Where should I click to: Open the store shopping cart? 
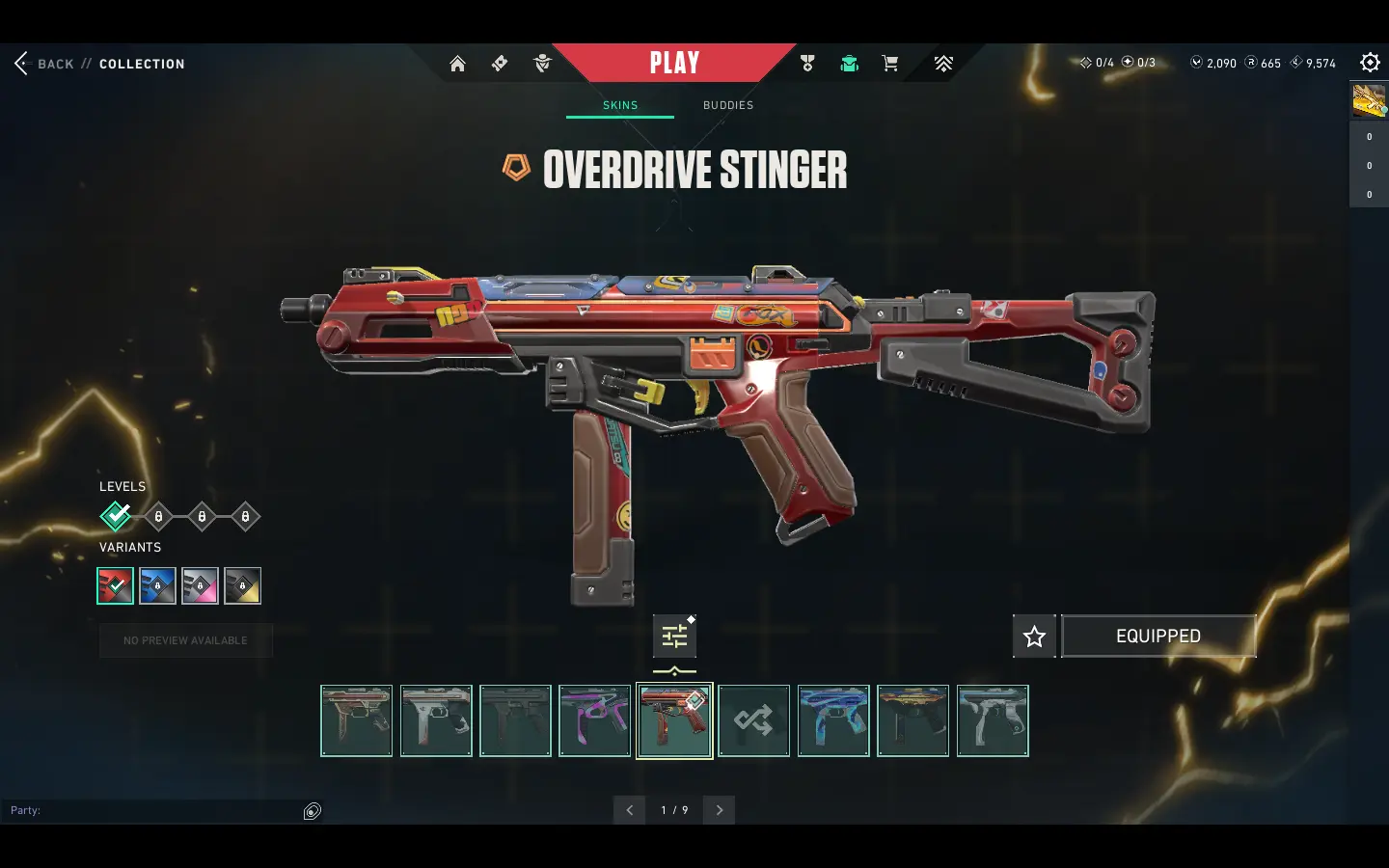click(x=890, y=64)
